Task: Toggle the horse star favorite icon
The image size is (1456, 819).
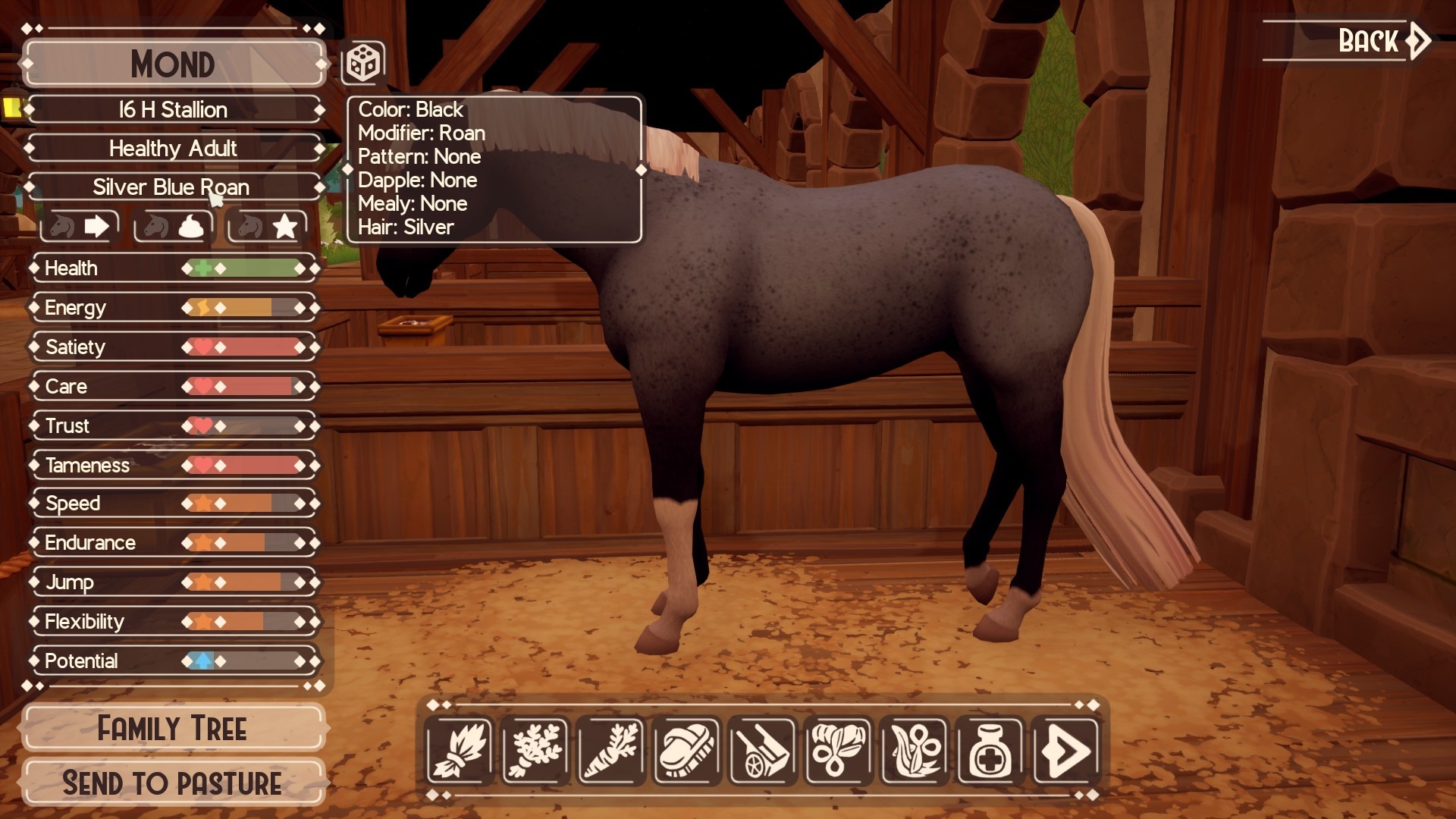Action: 267,226
